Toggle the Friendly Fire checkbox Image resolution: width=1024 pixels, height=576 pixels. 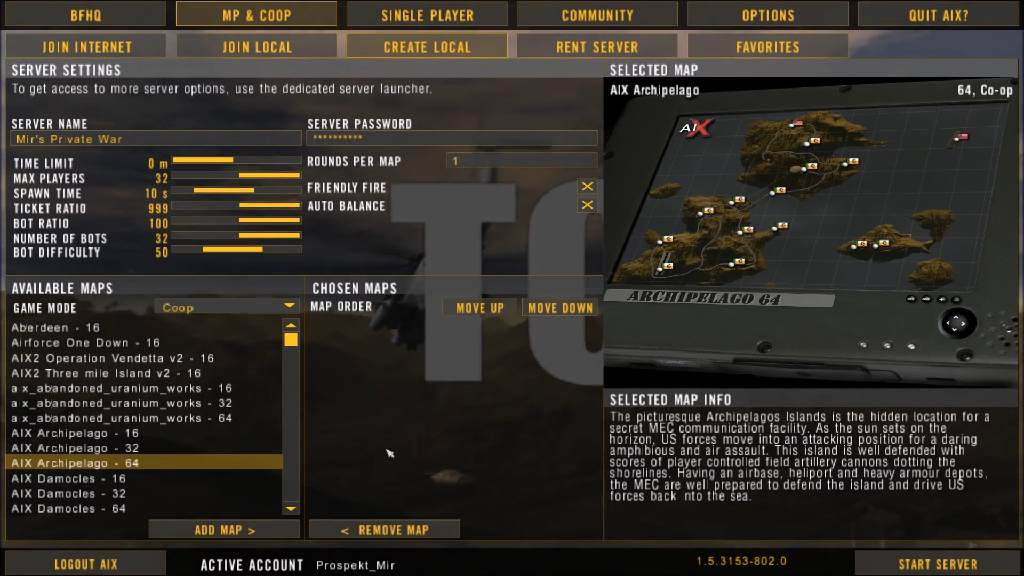[x=588, y=187]
